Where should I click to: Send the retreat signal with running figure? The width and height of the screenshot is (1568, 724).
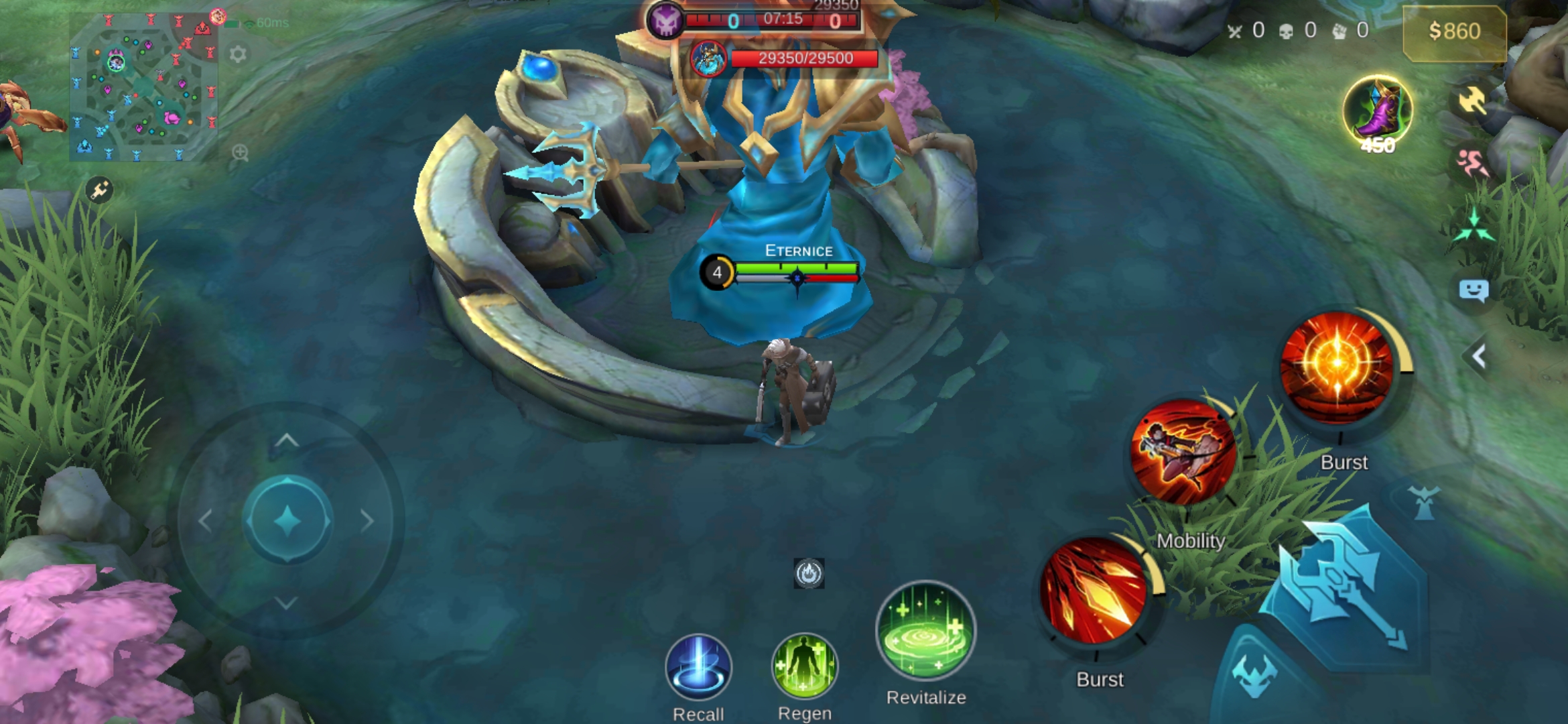point(1472,163)
